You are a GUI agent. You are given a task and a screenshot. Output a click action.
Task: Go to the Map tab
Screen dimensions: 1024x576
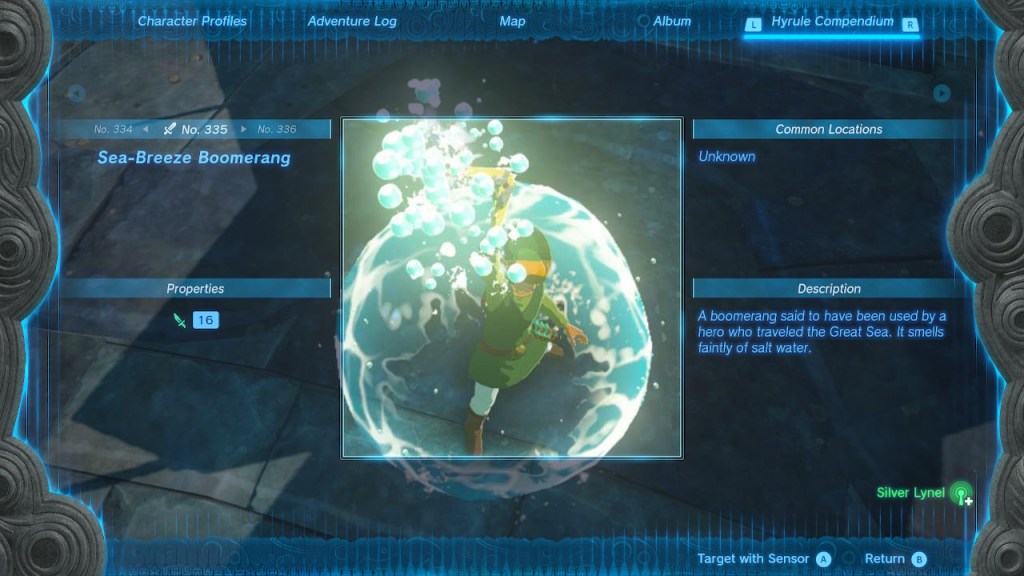click(x=512, y=21)
